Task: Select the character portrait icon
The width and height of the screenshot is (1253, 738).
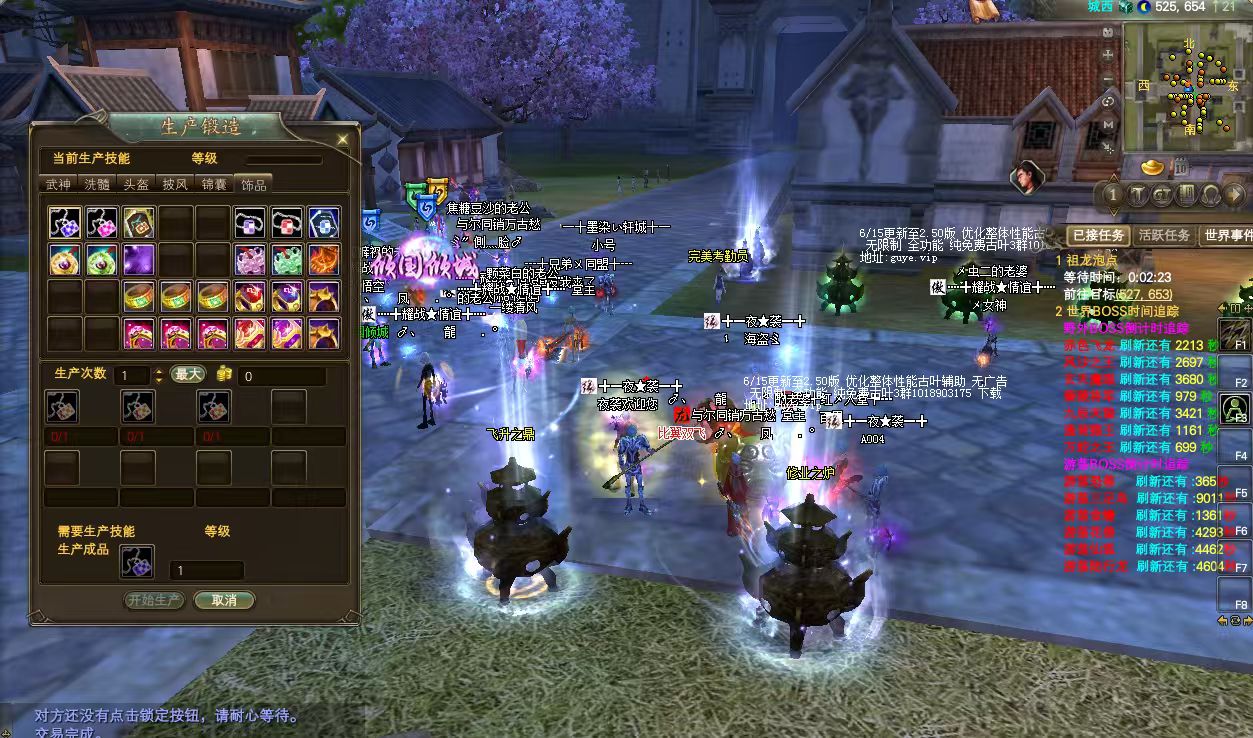Action: click(1026, 177)
